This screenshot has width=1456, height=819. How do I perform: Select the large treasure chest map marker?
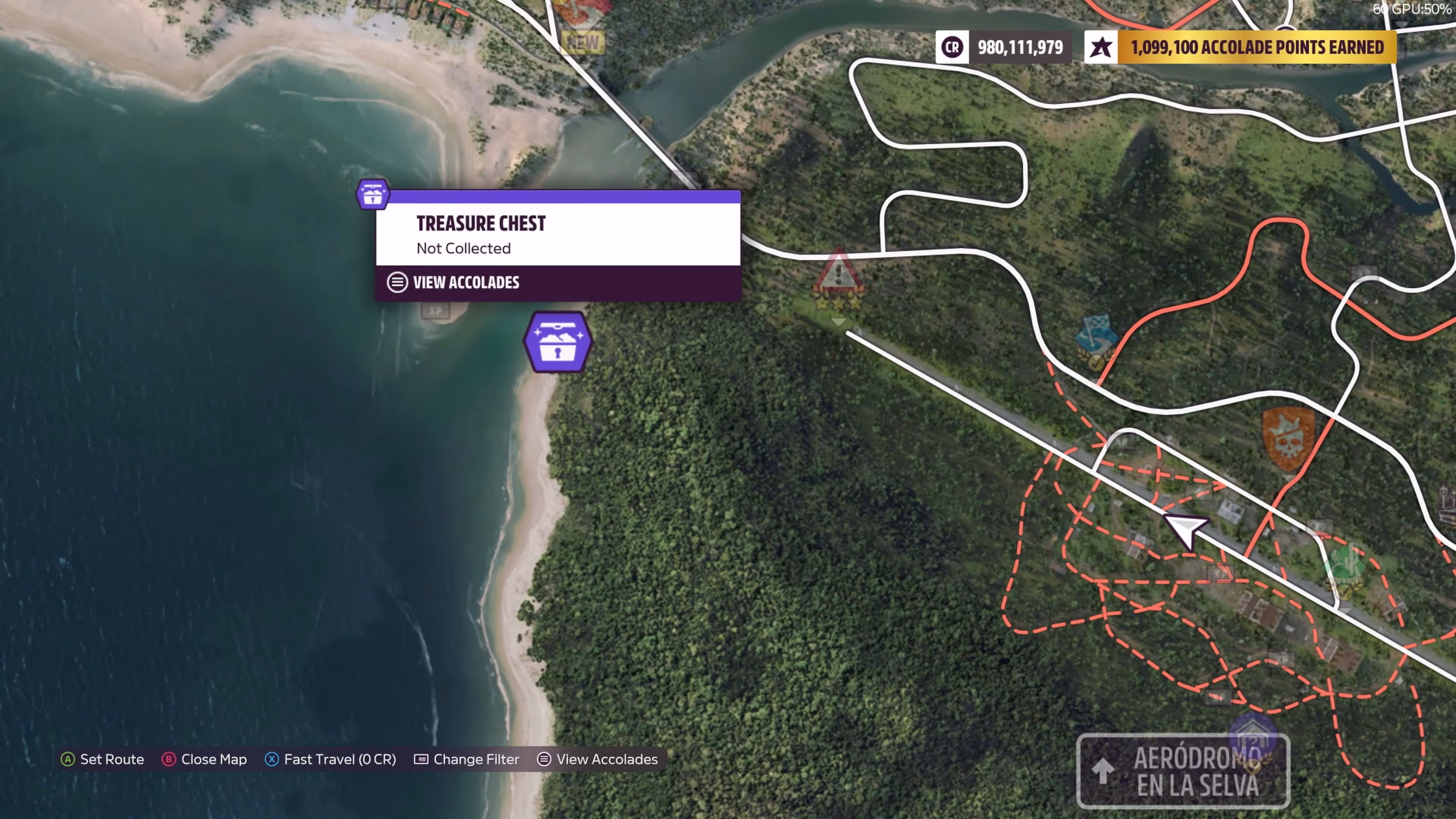pyautogui.click(x=557, y=342)
